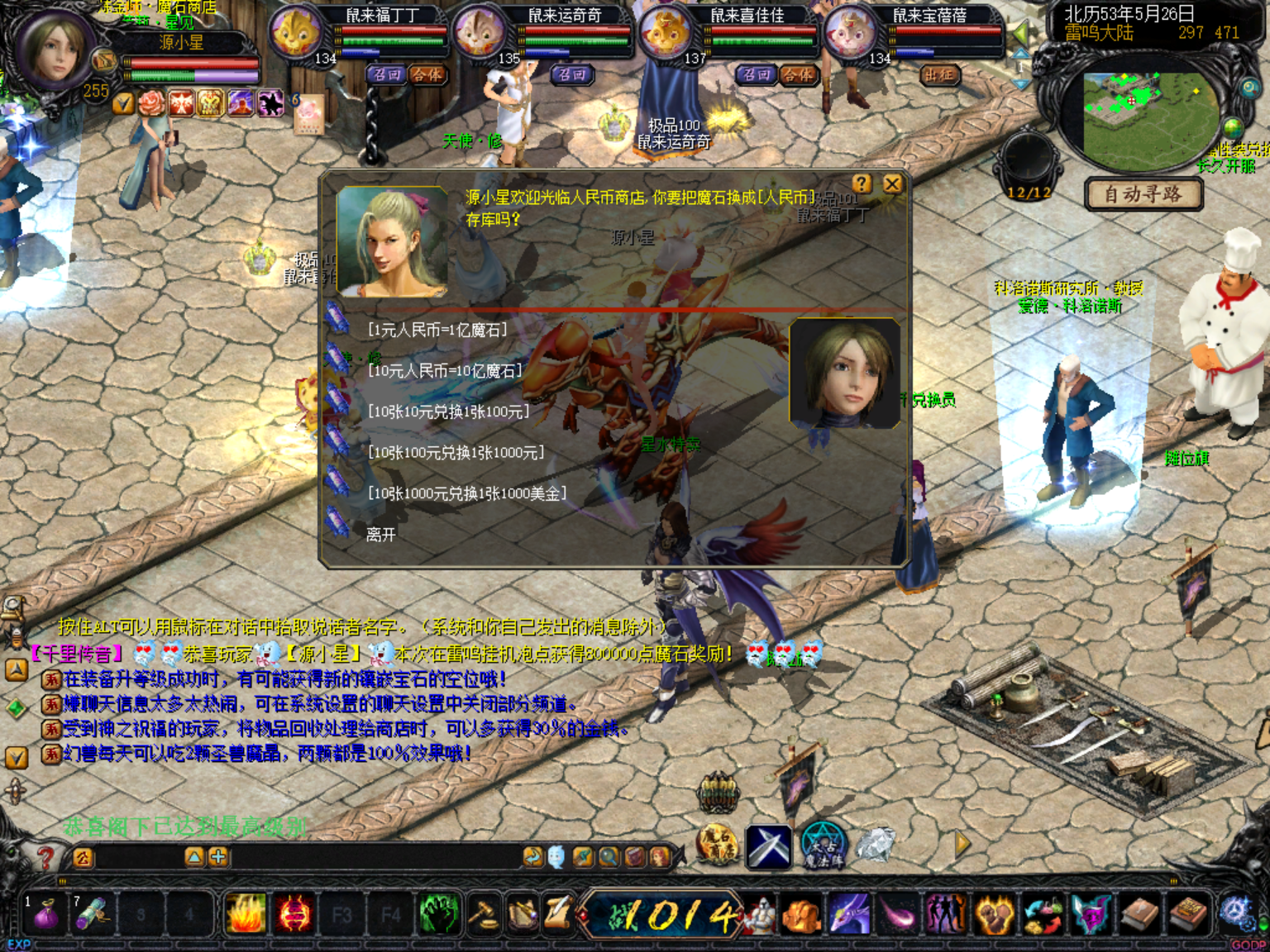
Task: Click the crossed swords icon
Action: 769,845
